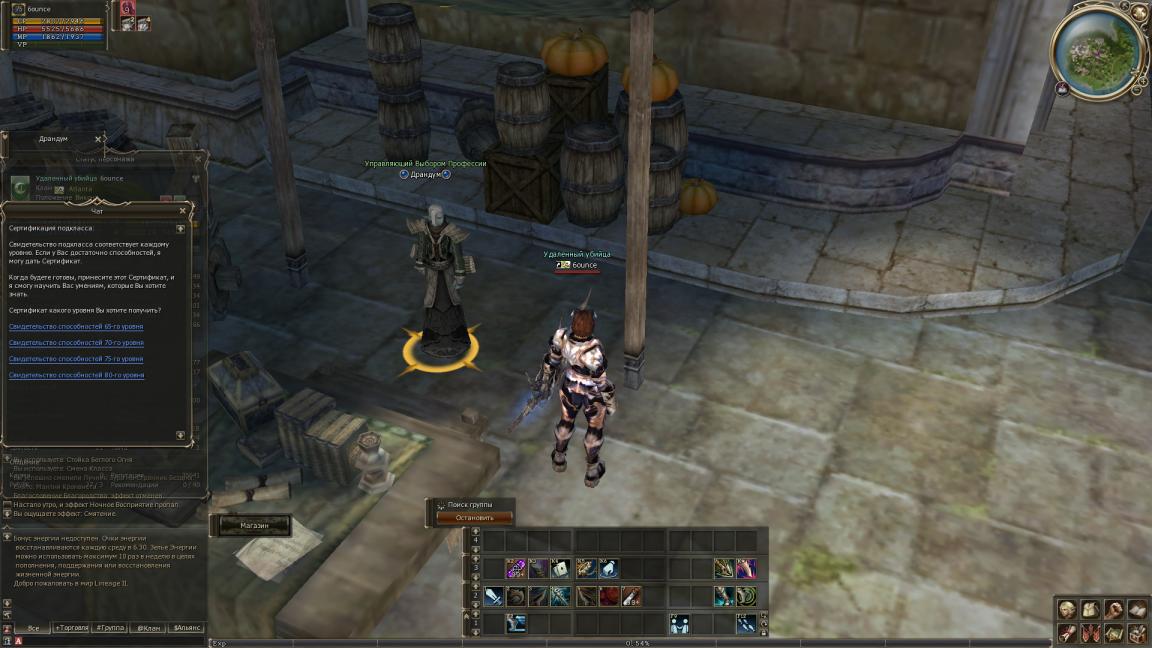Click the Остановить button under party search
The image size is (1152, 648).
point(475,518)
